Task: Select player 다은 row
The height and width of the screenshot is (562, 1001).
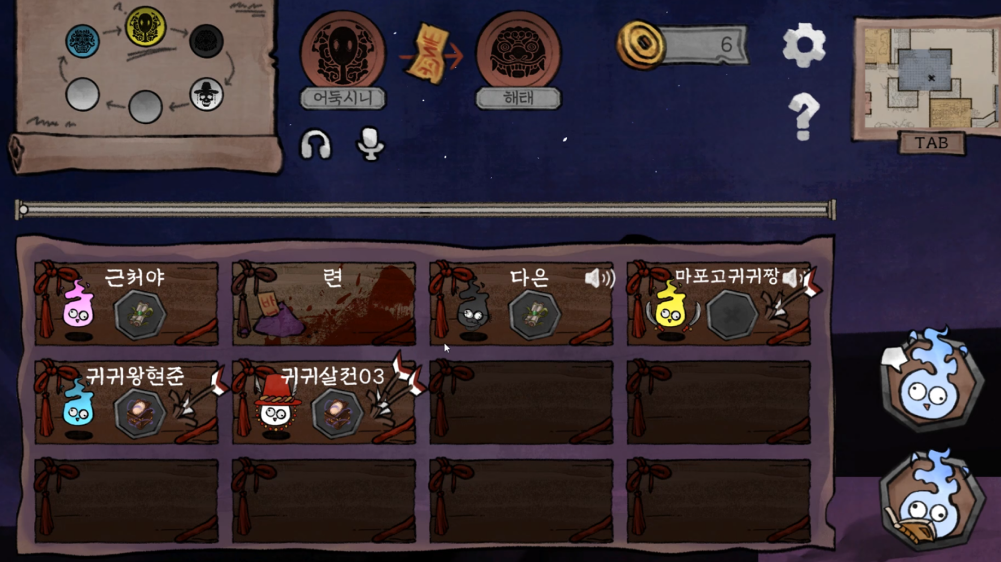Action: (521, 304)
